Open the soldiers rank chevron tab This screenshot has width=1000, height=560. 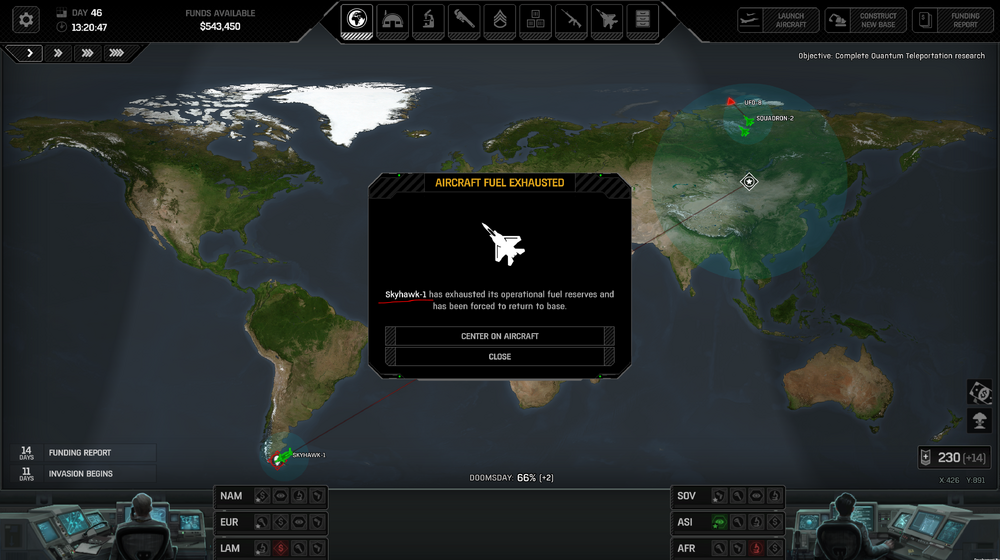[500, 19]
